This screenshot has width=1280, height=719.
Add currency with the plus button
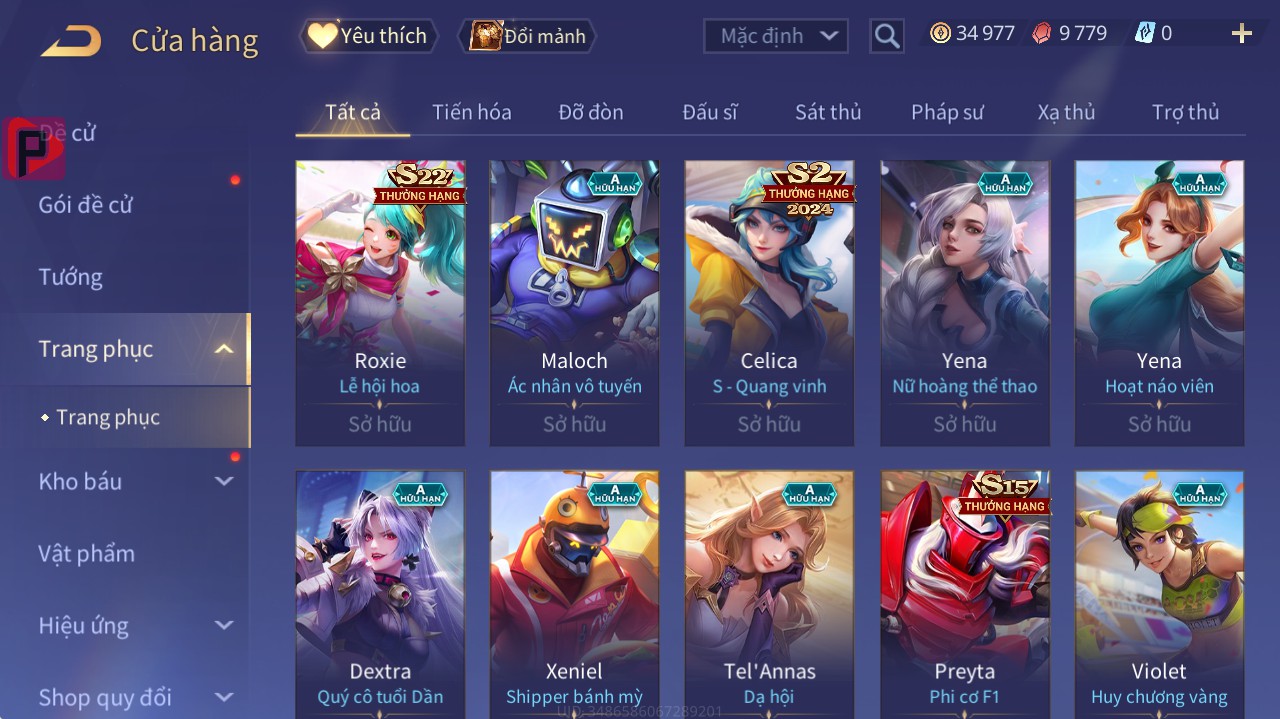tap(1241, 34)
